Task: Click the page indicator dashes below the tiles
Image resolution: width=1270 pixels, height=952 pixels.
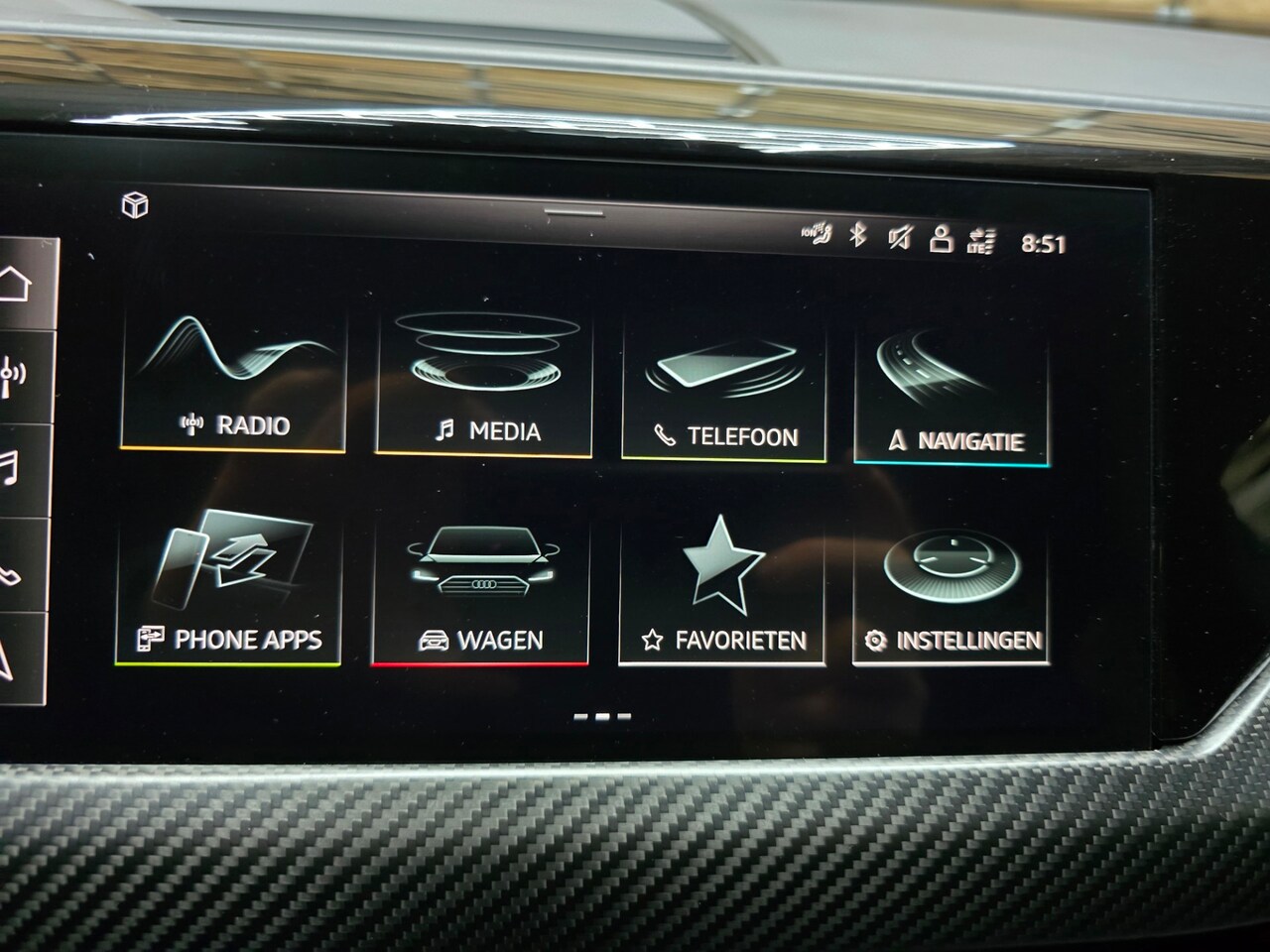Action: coord(602,716)
